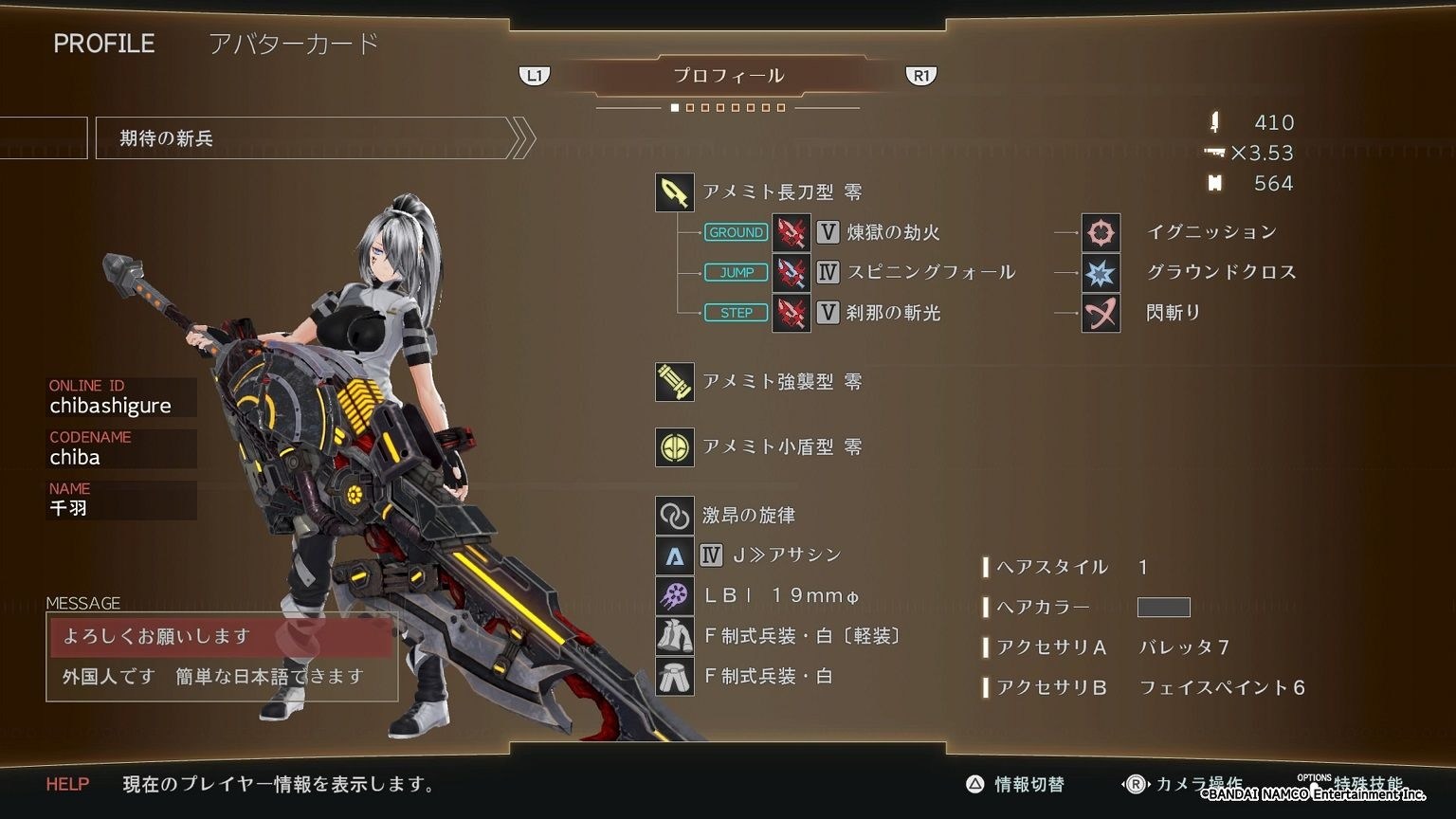Image resolution: width=1456 pixels, height=819 pixels.
Task: Click the 閃斬り skill icon
Action: pyautogui.click(x=1099, y=313)
